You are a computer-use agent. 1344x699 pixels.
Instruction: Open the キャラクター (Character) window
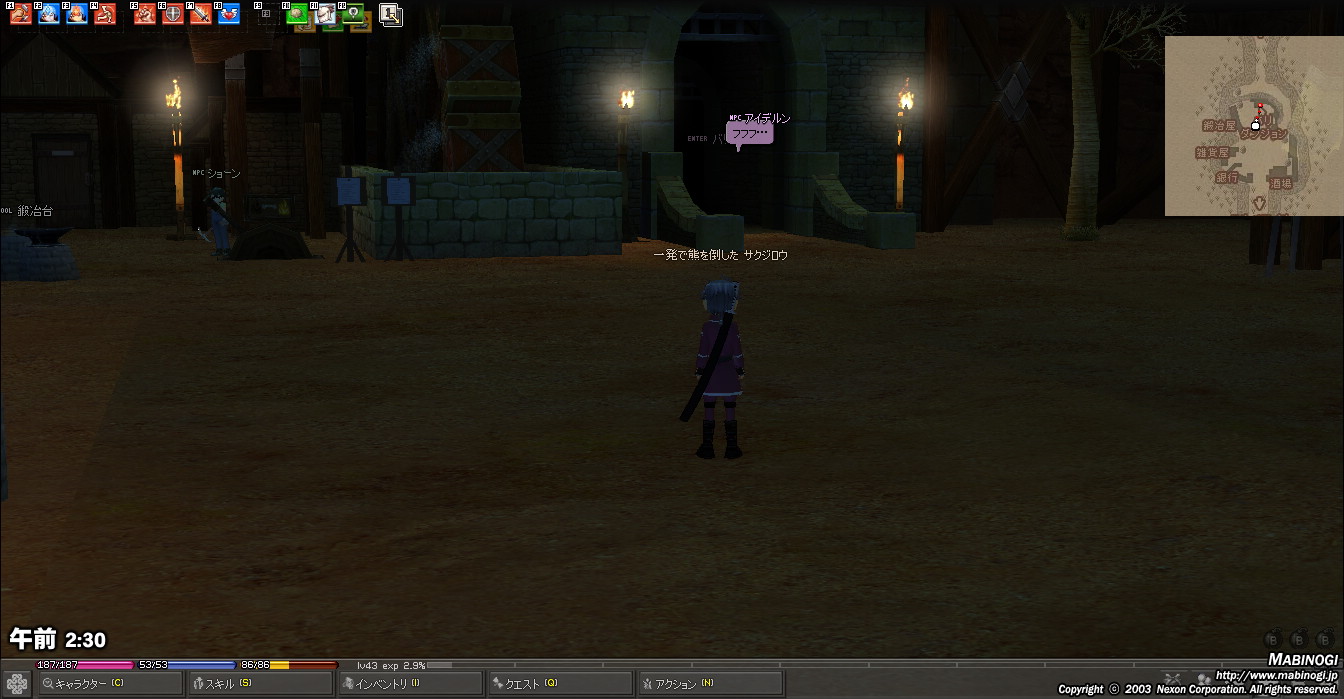pos(110,684)
